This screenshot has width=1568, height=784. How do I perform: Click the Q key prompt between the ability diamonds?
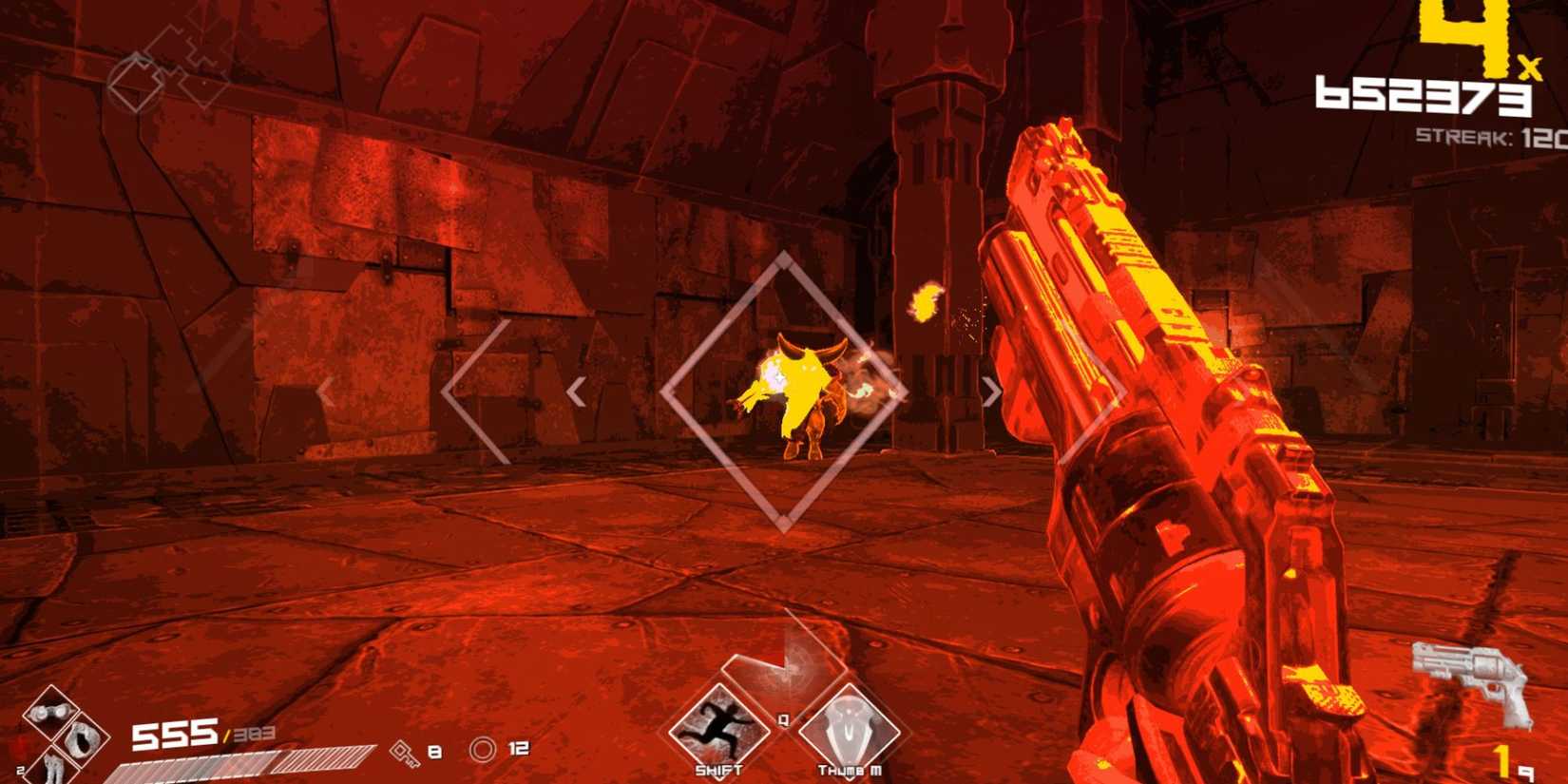coord(782,718)
